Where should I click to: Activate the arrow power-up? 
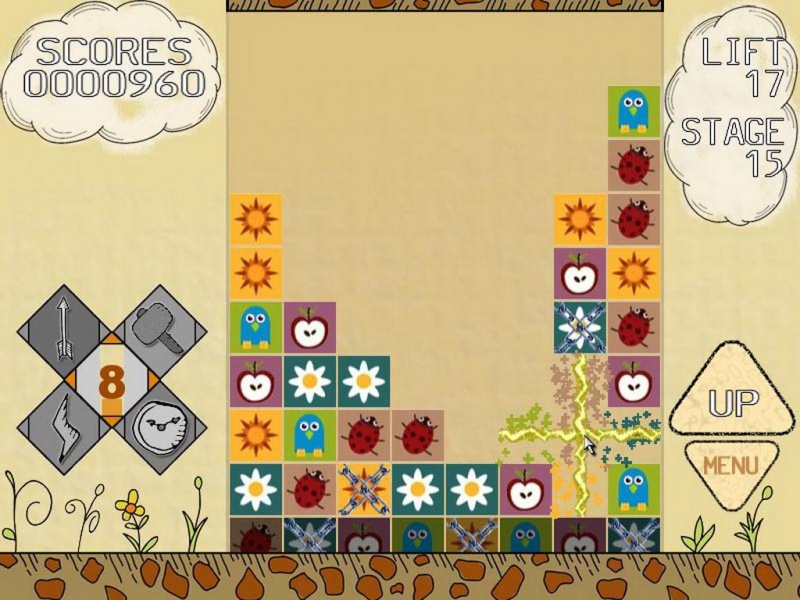pyautogui.click(x=62, y=328)
